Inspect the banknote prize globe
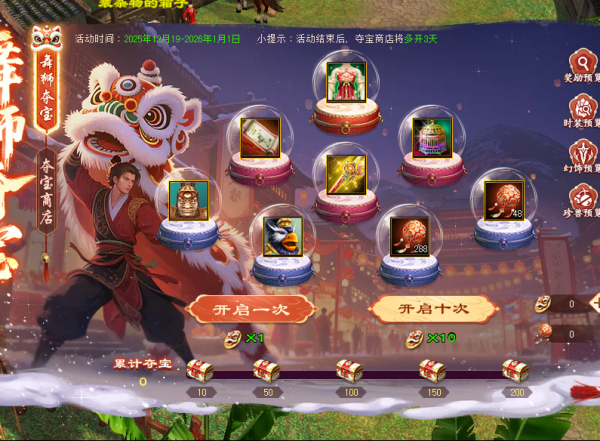Image resolution: width=600 pixels, height=441 pixels. coord(260,136)
